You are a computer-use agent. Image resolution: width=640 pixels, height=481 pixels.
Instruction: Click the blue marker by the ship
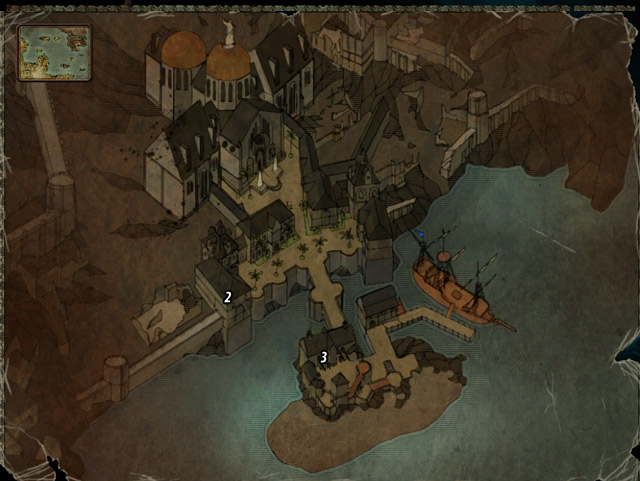click(x=422, y=236)
